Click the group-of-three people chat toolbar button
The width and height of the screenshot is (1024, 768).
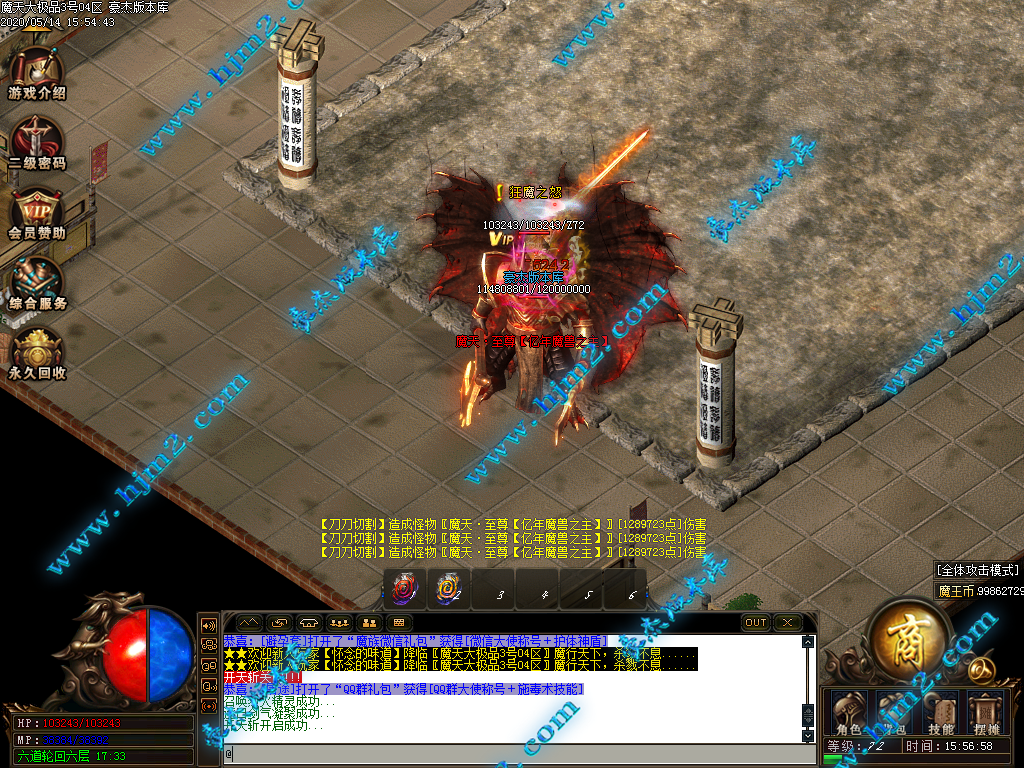click(x=337, y=622)
